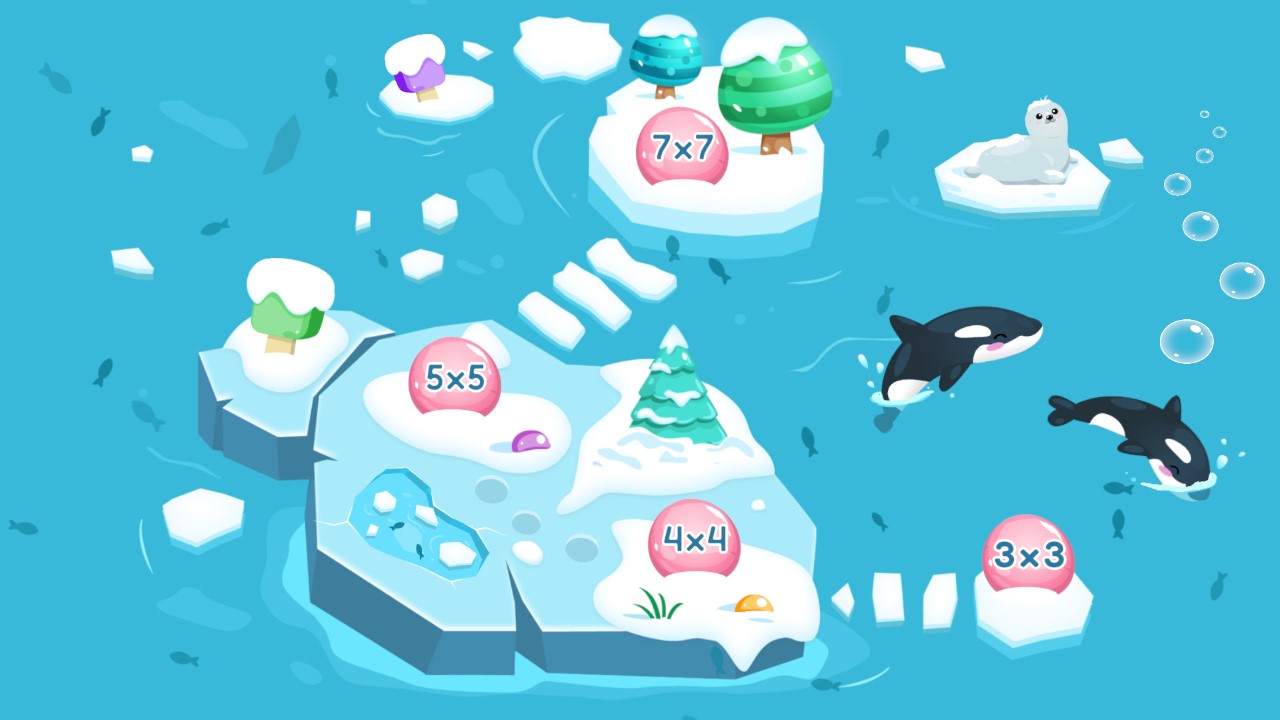The height and width of the screenshot is (720, 1280).
Task: Select the 7x7 level bubble
Action: coord(684,143)
